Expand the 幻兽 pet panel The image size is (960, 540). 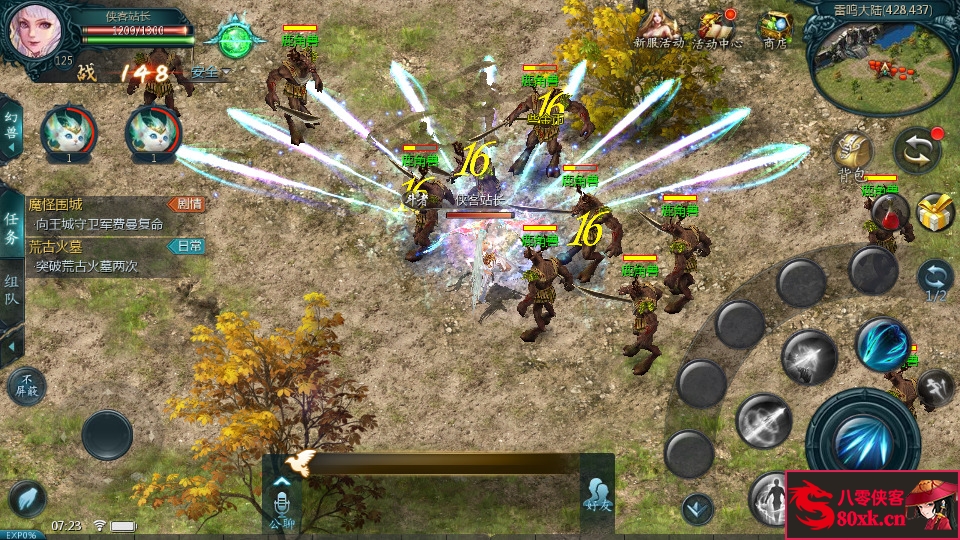[11, 128]
